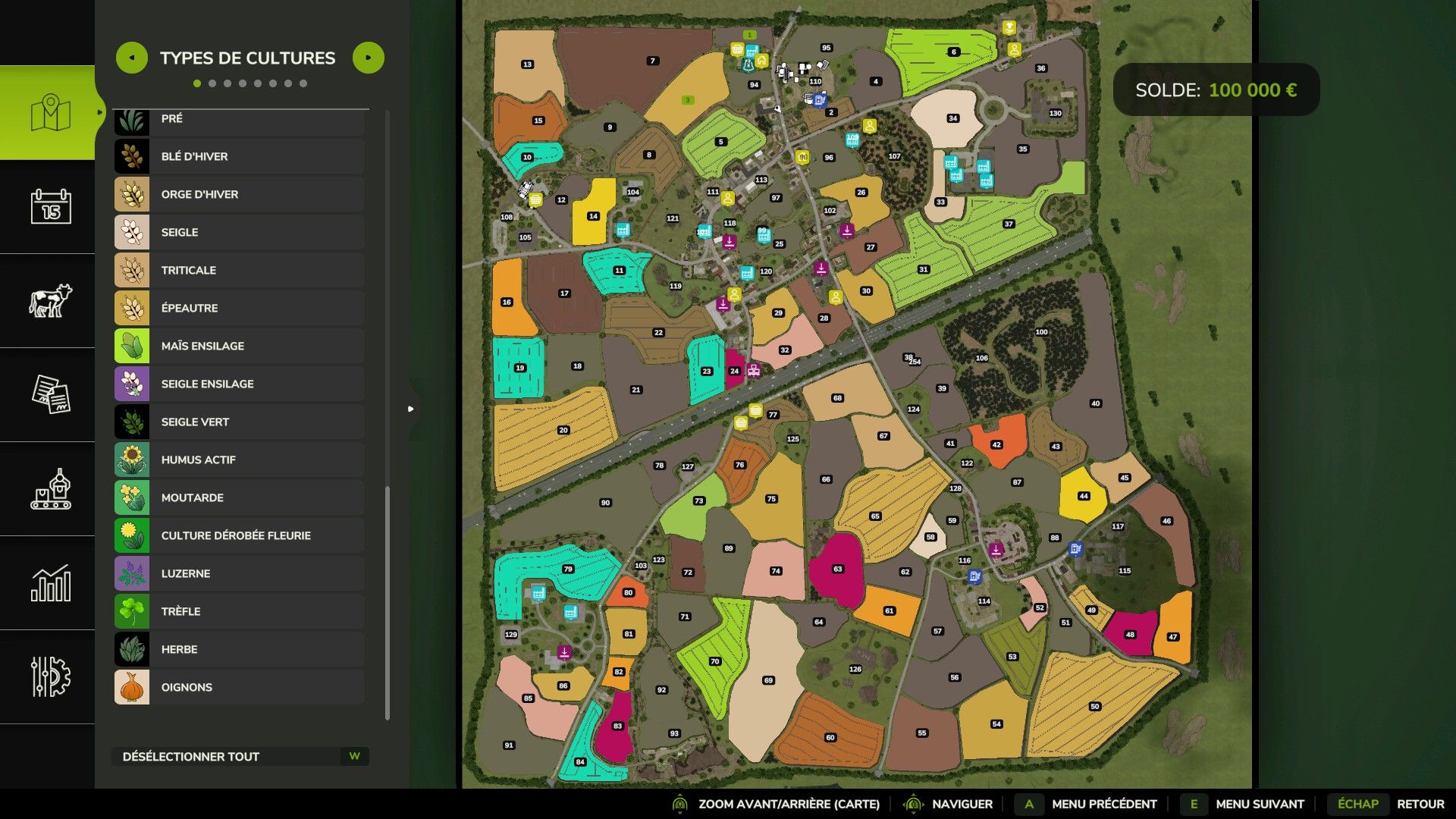The image size is (1456, 819).
Task: Toggle the Culture dérobée fleurie filter
Action: [239, 535]
